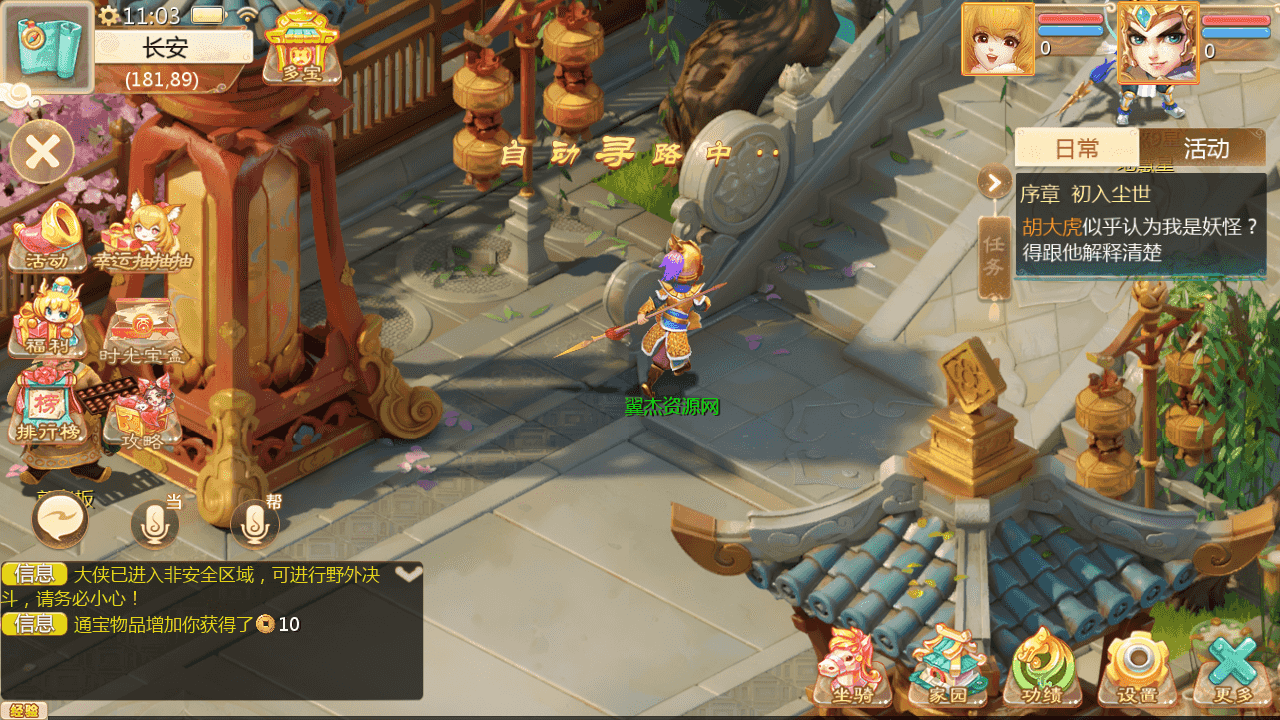Activate the 当 local voice microphone
1280x720 pixels.
pos(155,523)
